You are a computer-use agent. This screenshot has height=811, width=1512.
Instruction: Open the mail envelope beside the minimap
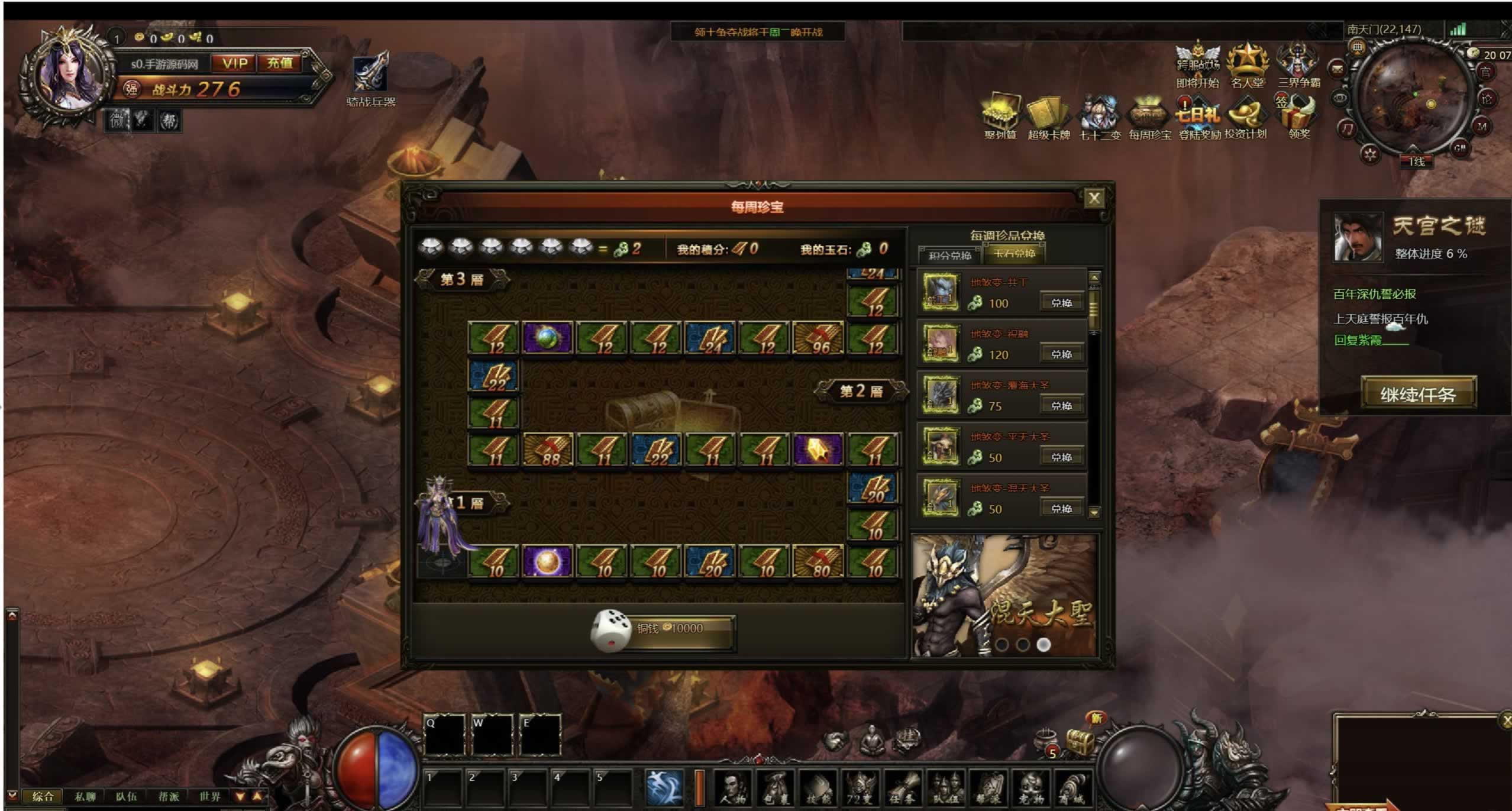coord(1336,70)
